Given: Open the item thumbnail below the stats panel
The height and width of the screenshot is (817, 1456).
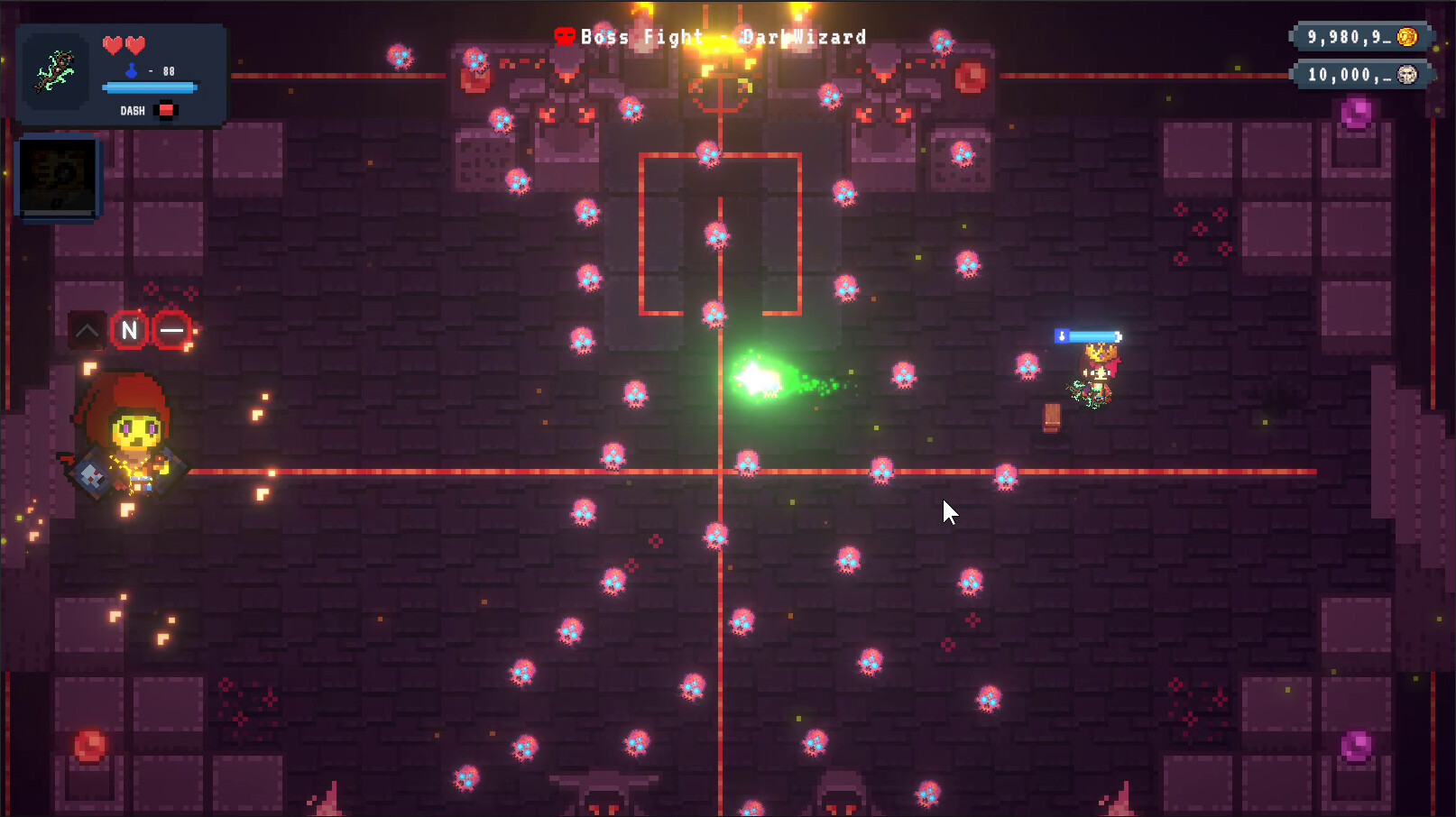Looking at the screenshot, I should [58, 176].
